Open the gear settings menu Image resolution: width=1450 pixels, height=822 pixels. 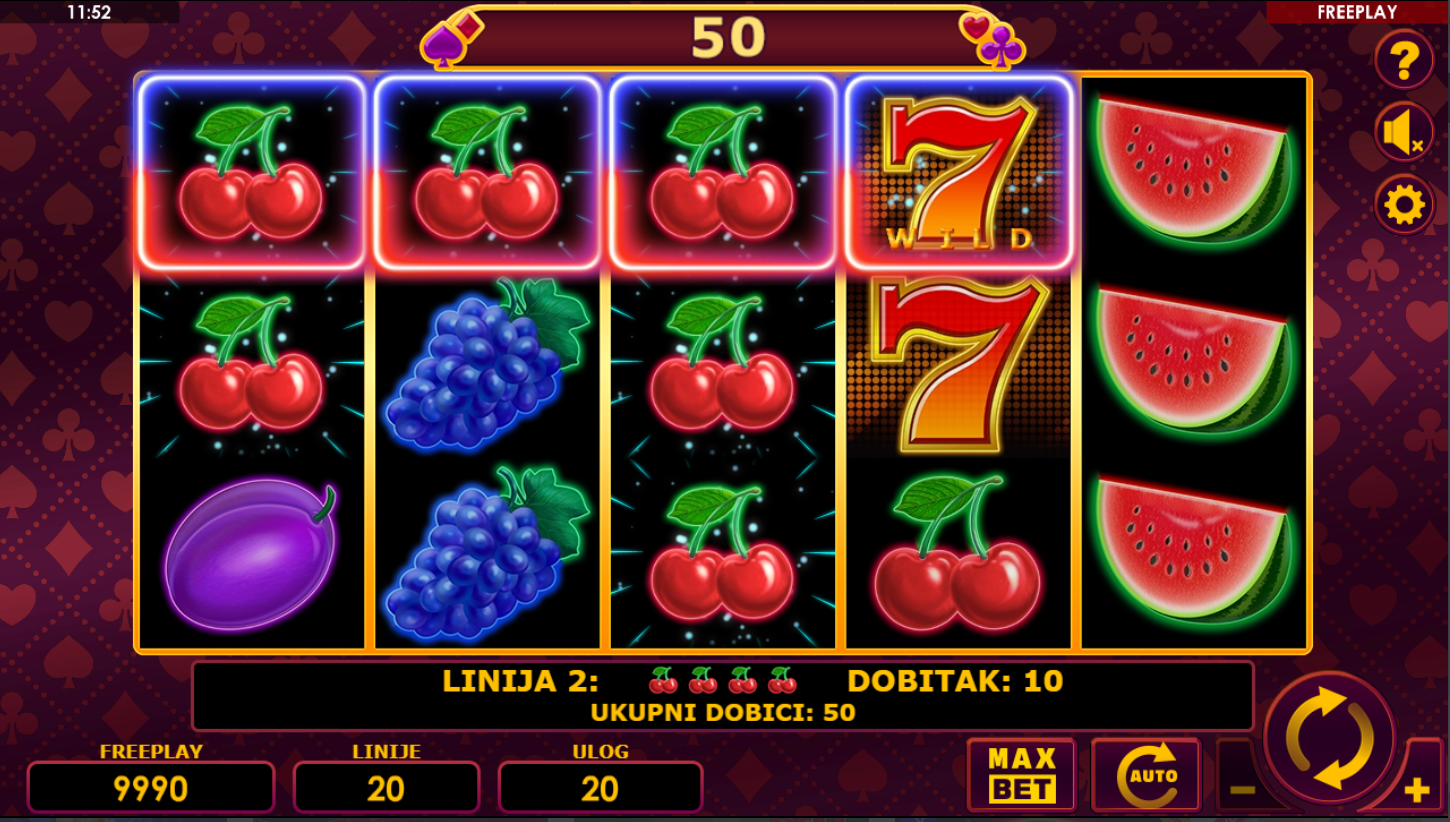[x=1403, y=205]
